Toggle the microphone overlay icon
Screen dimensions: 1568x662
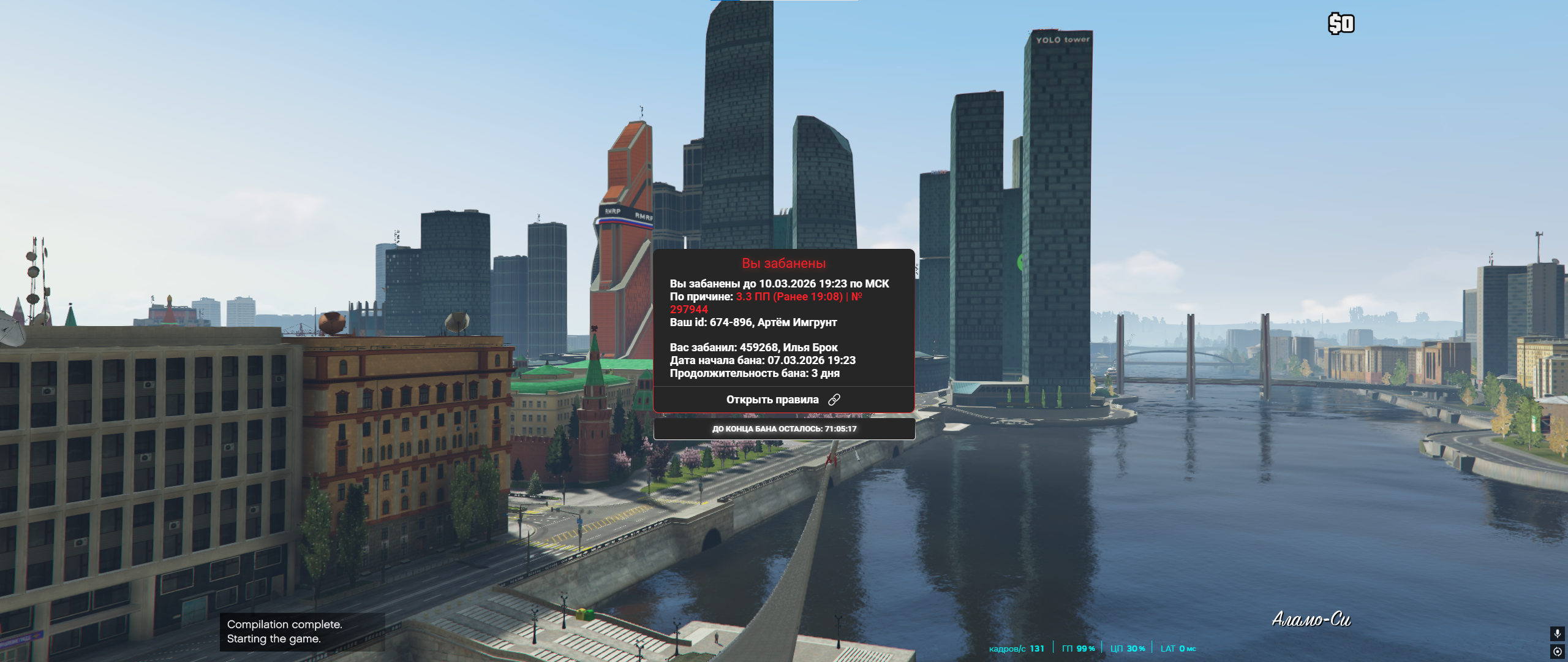(x=1557, y=633)
